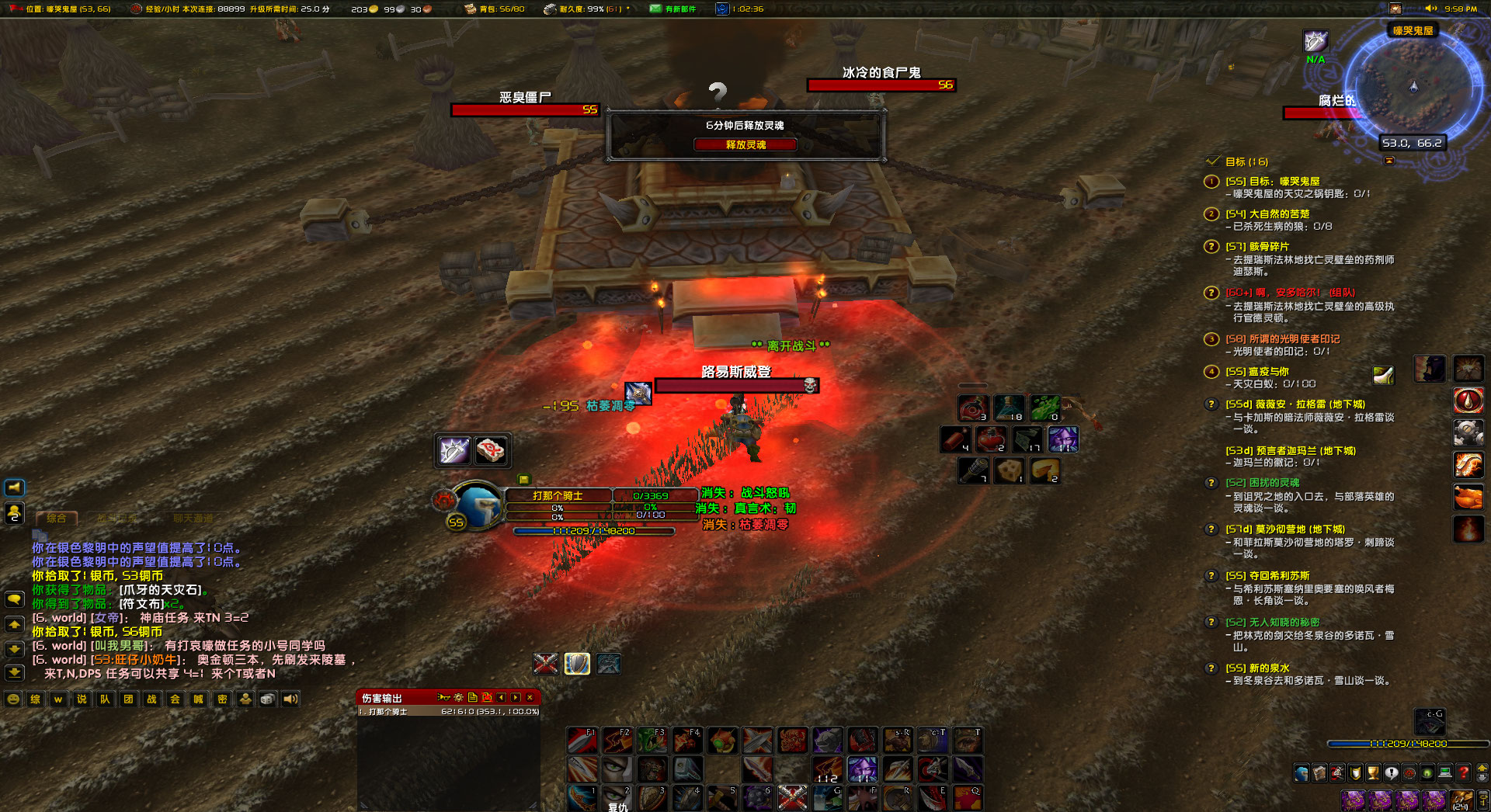Switch to the 综合 chat tab
Image resolution: width=1491 pixels, height=812 pixels.
pos(57,517)
